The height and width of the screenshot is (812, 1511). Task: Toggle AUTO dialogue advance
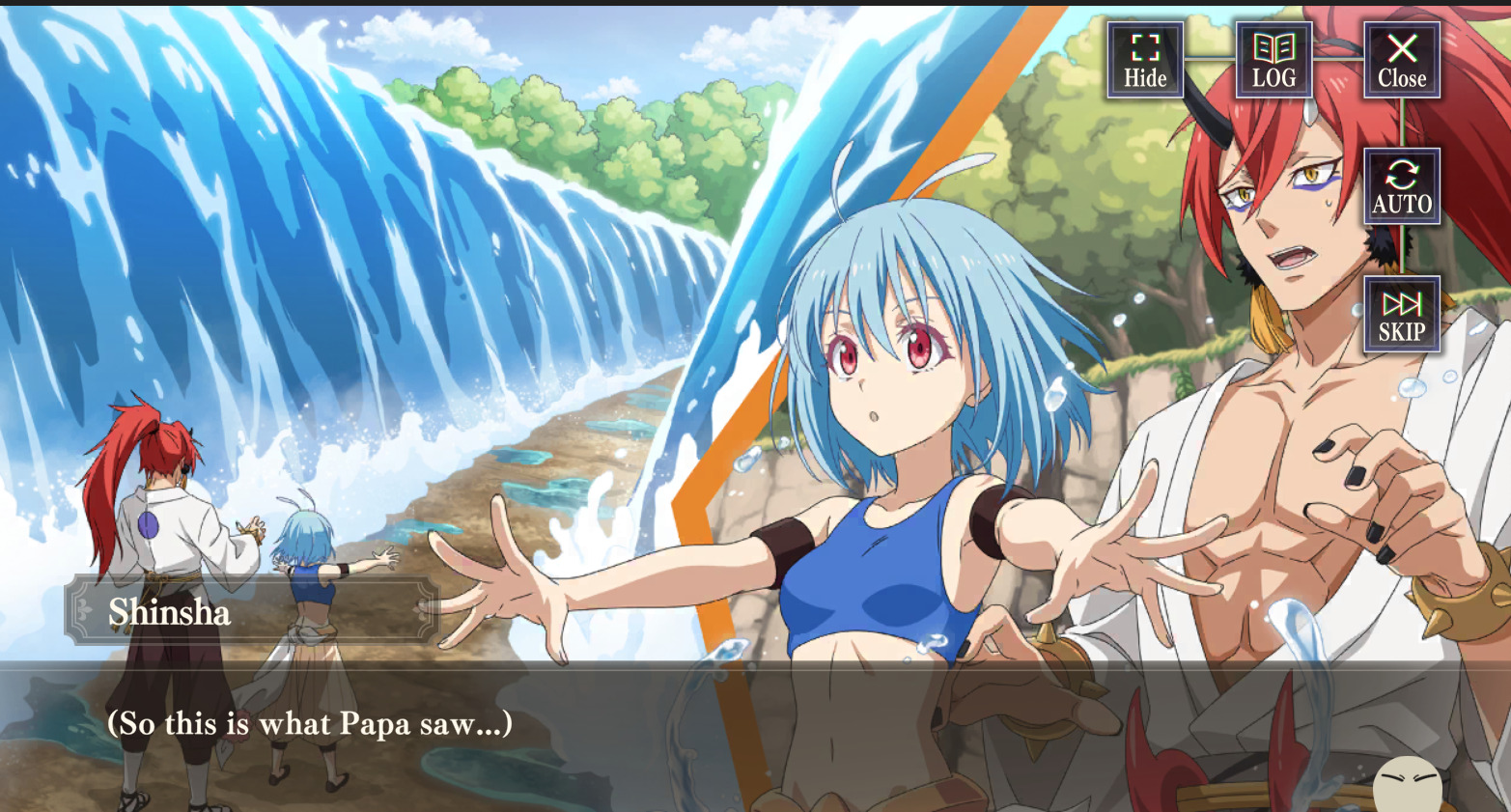pos(1401,186)
